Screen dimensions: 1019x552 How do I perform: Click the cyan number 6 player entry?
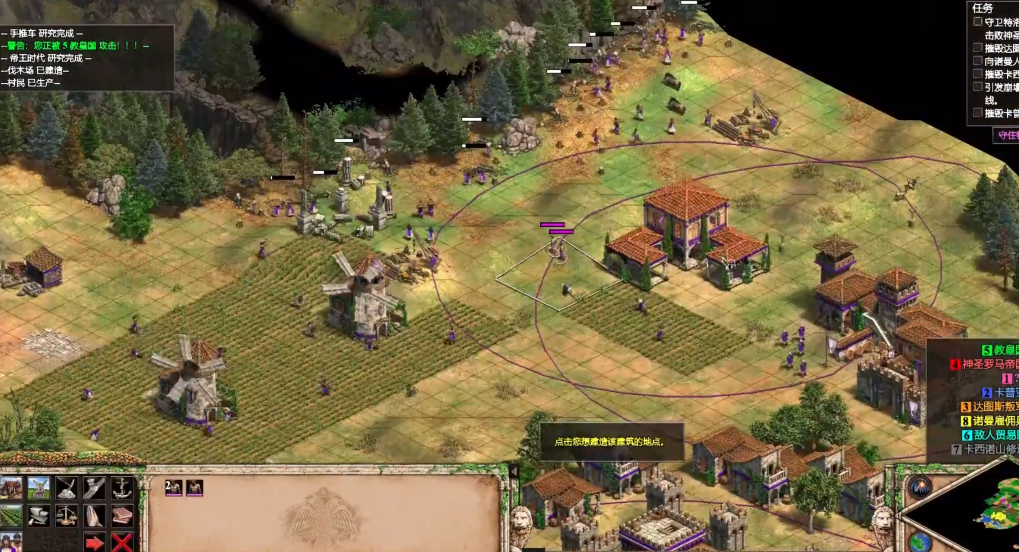pos(990,435)
